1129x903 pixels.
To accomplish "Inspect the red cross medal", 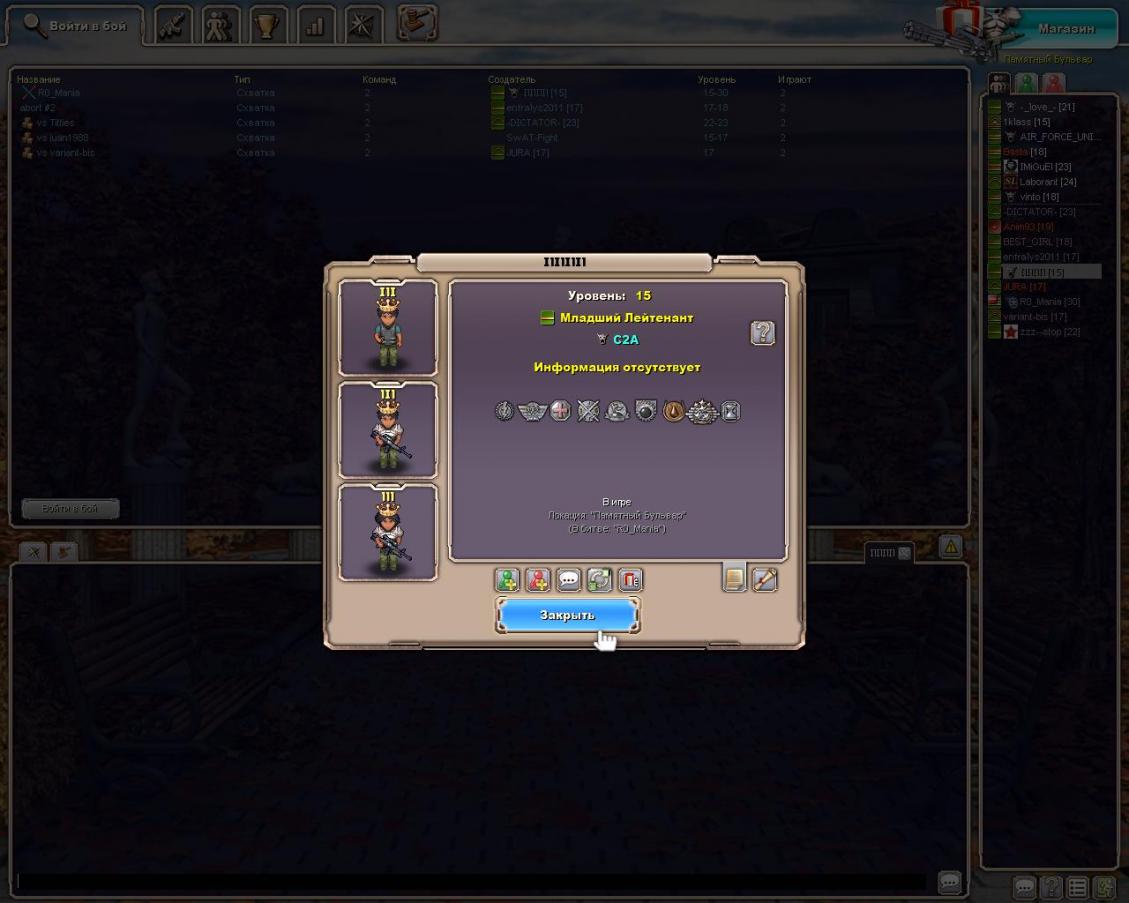I will 560,411.
